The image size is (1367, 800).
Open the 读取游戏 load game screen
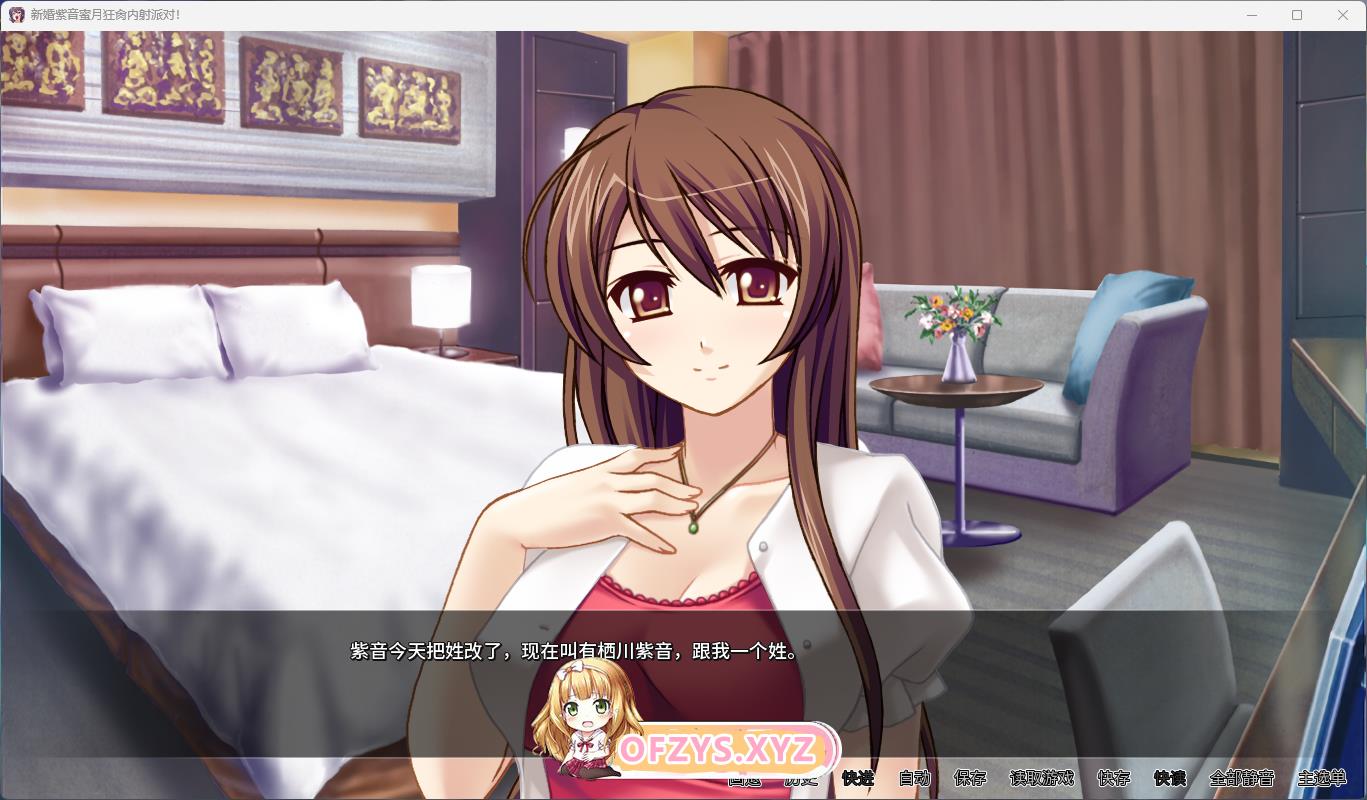pyautogui.click(x=1041, y=778)
